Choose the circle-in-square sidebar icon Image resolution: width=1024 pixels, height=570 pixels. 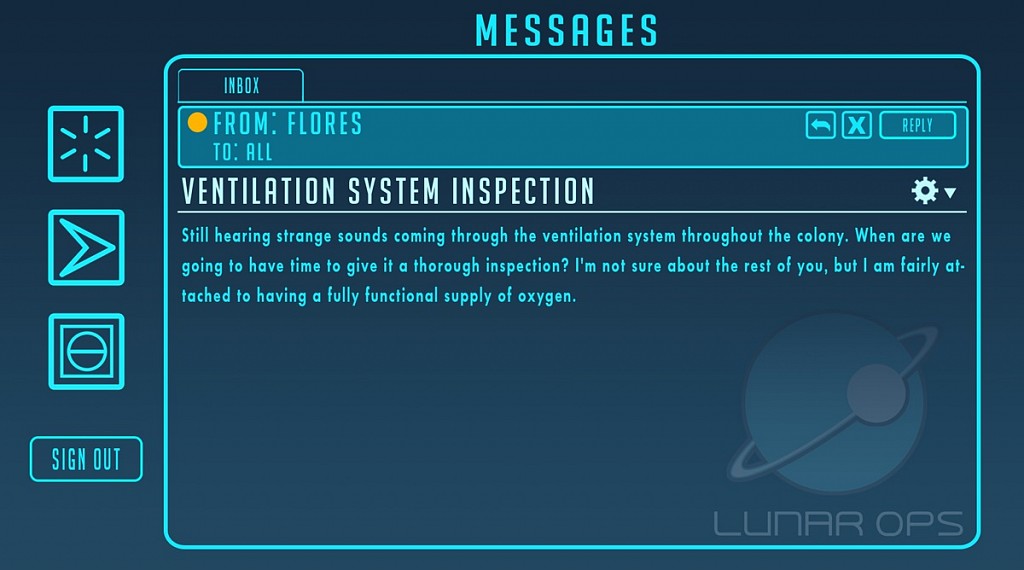(86, 351)
